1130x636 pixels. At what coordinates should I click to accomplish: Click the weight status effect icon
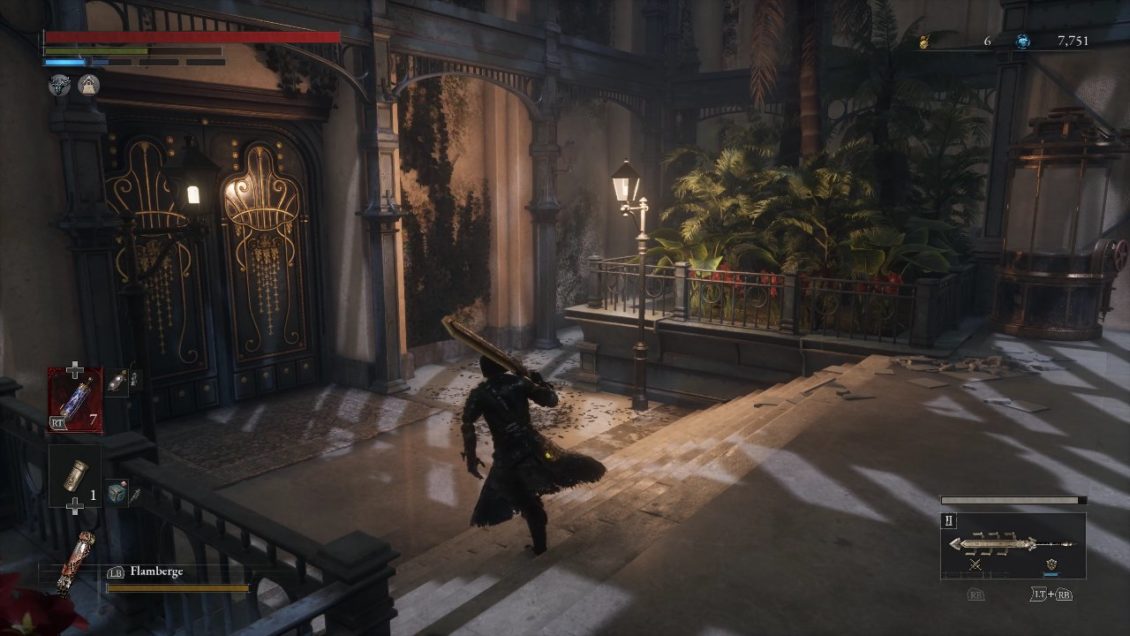coord(89,86)
